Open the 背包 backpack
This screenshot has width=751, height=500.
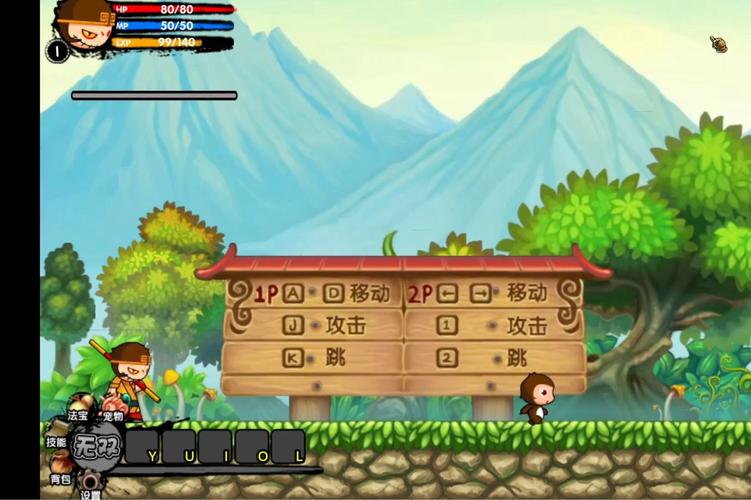[x=60, y=479]
